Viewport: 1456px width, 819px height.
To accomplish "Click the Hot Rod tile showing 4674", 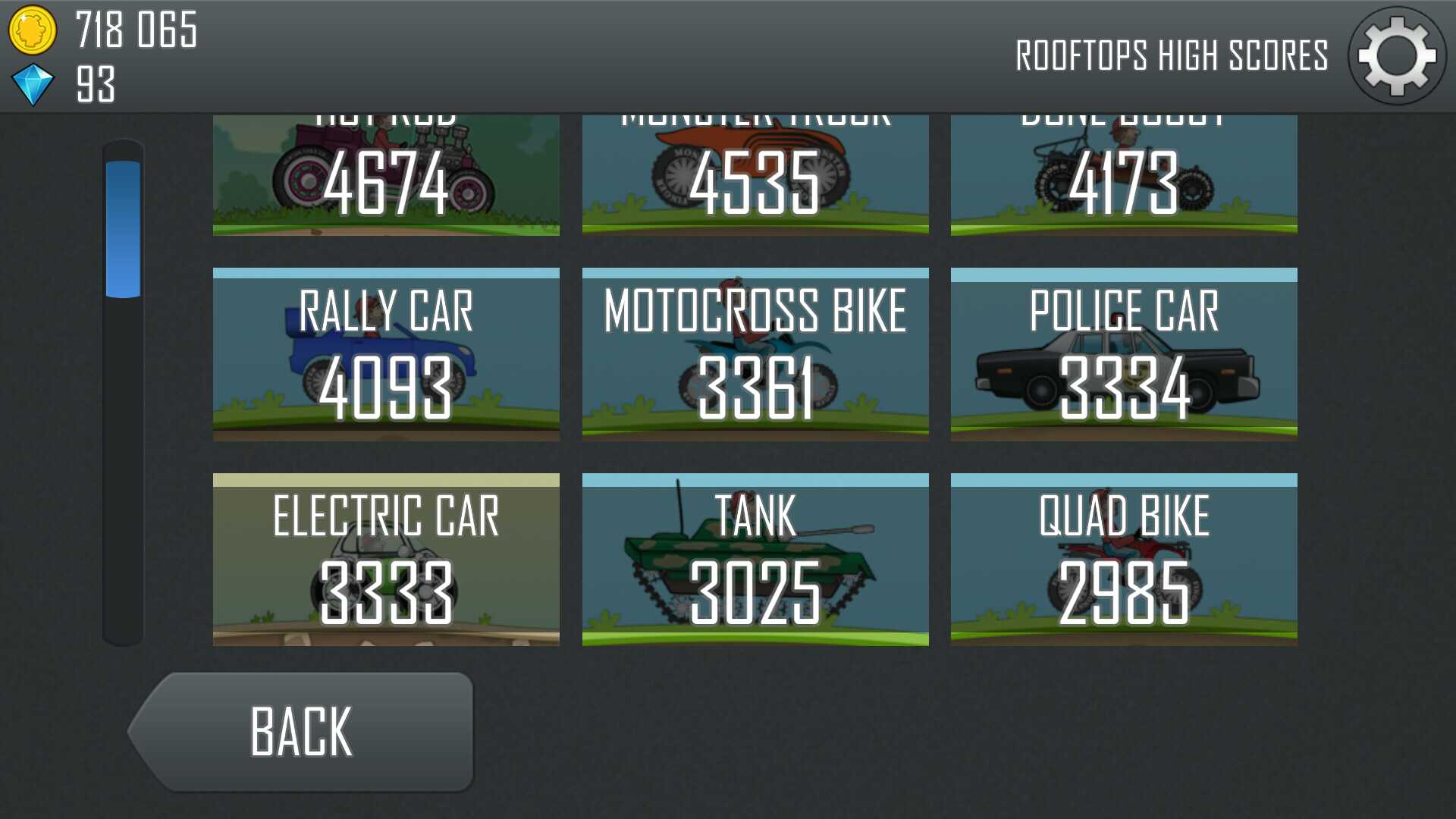I will point(386,176).
